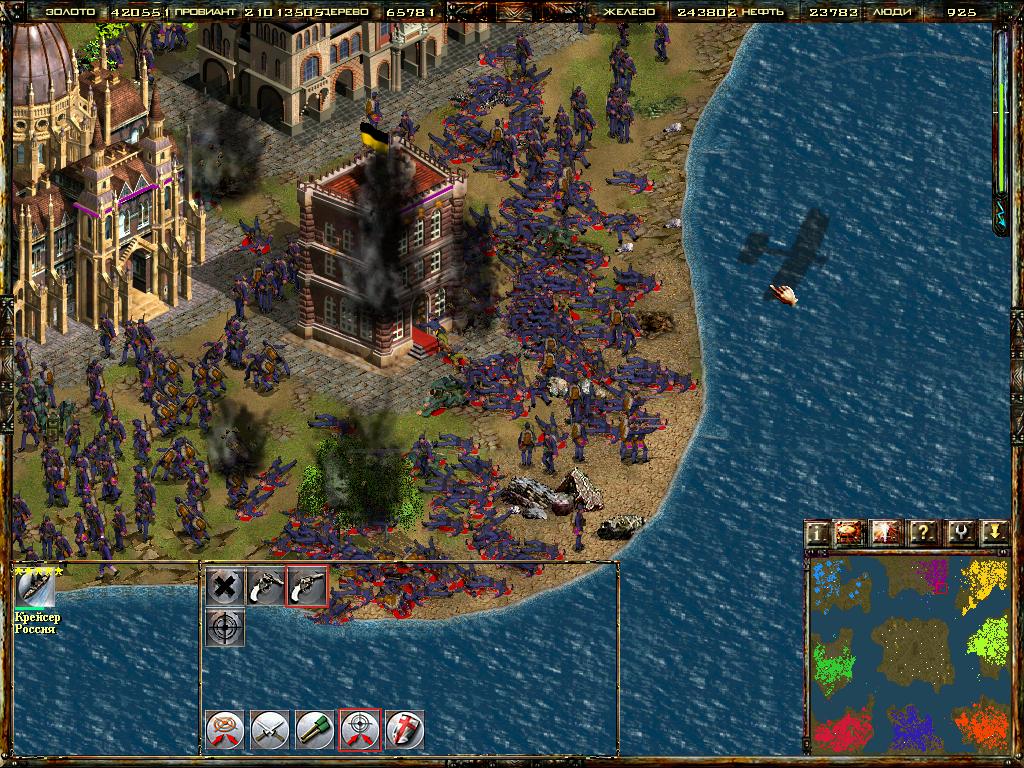1024x768 pixels.
Task: Open the wrench settings button
Action: pos(959,533)
